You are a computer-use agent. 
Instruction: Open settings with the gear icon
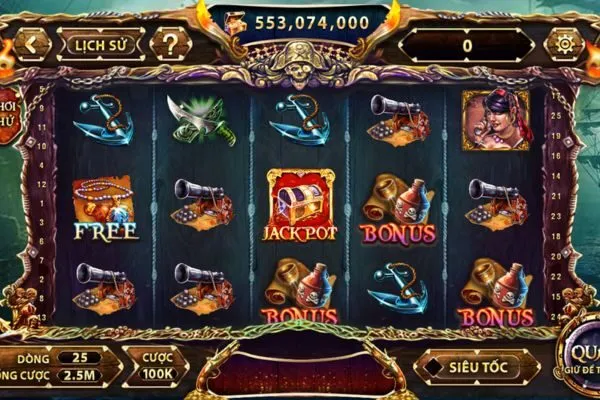pyautogui.click(x=564, y=44)
